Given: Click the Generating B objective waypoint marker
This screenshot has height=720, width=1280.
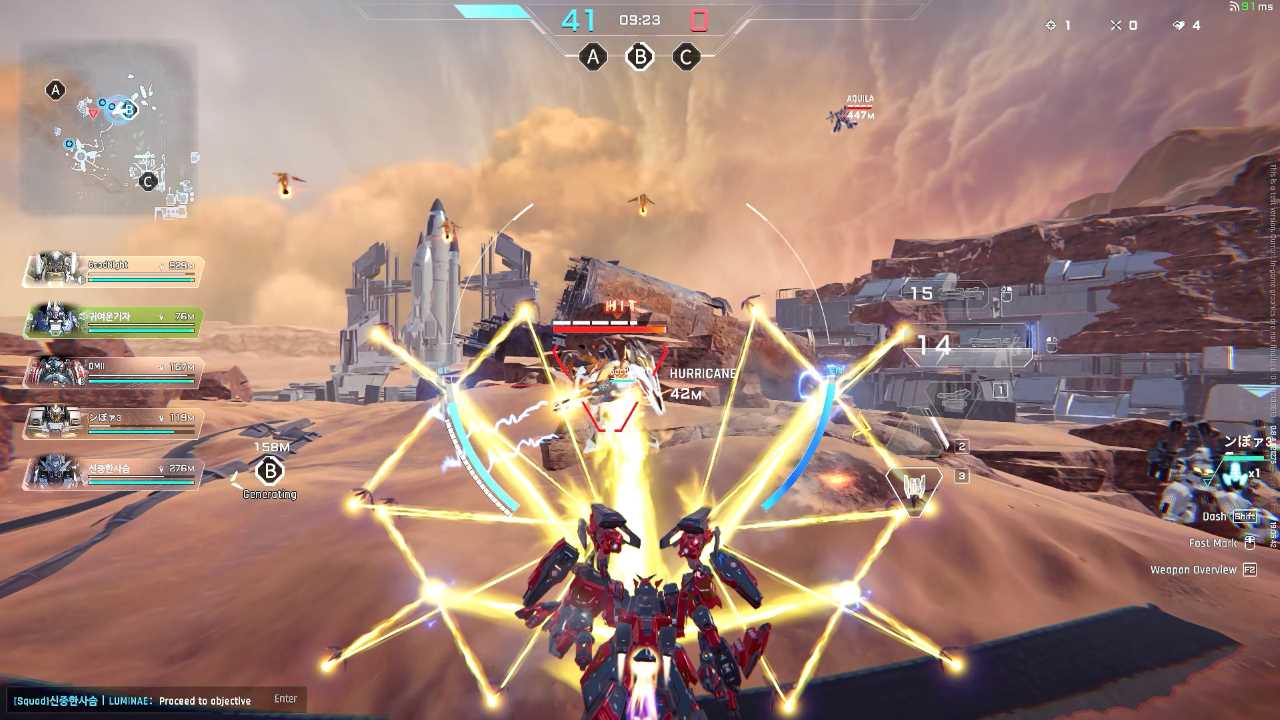Looking at the screenshot, I should (269, 471).
